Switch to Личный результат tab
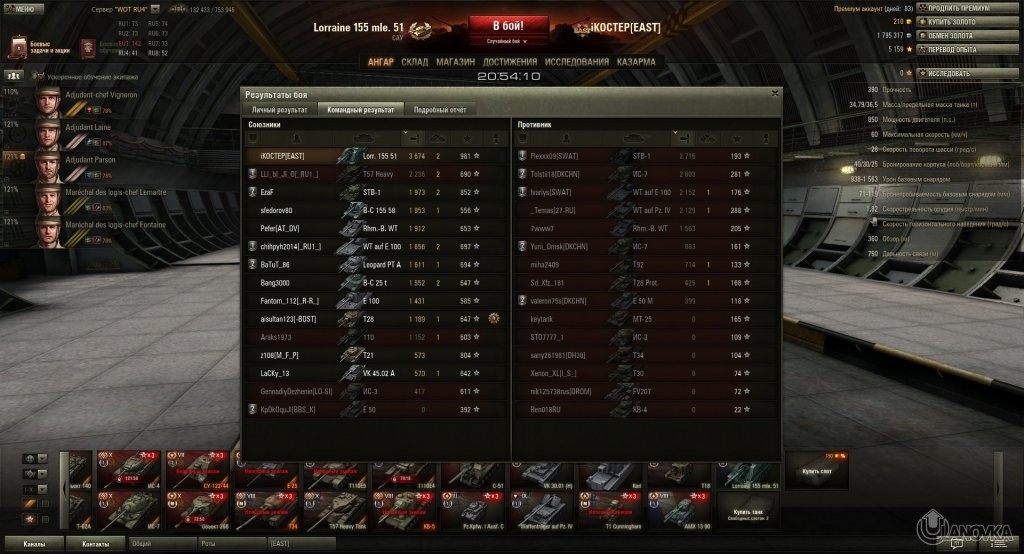The width and height of the screenshot is (1024, 554). coord(279,109)
